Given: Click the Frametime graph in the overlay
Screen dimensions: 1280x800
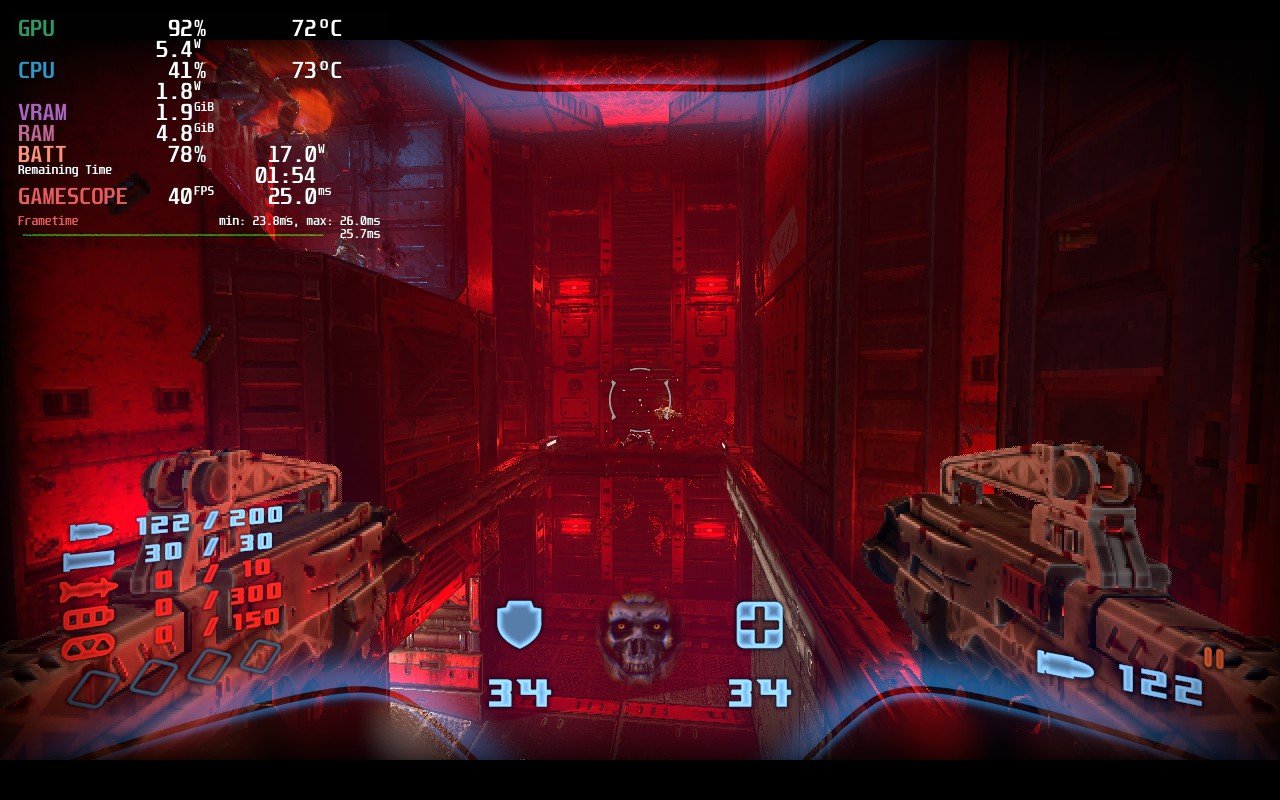Looking at the screenshot, I should (172, 235).
